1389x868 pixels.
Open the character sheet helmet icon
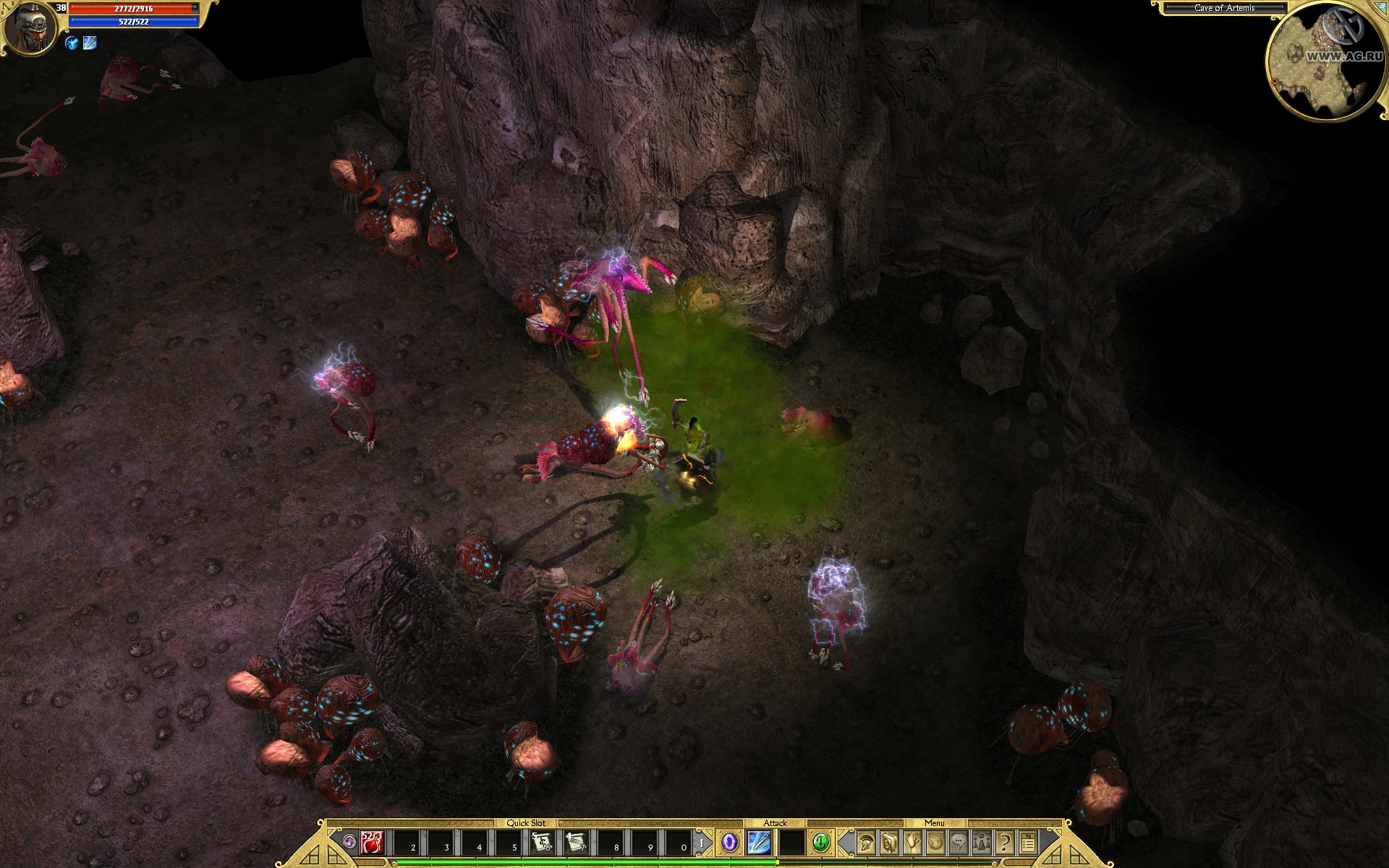866,843
